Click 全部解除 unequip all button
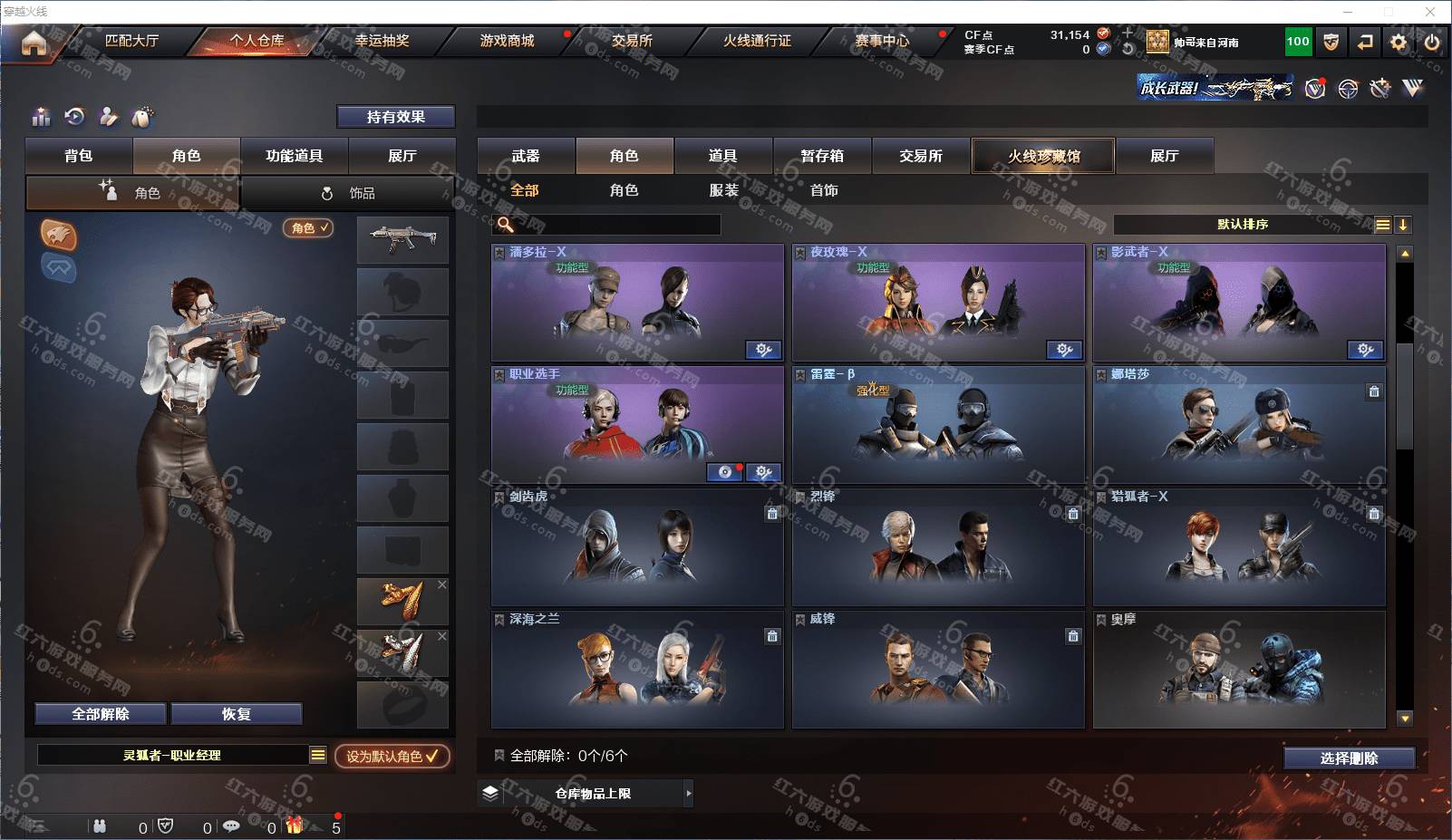Viewport: 1452px width, 840px height. click(101, 714)
